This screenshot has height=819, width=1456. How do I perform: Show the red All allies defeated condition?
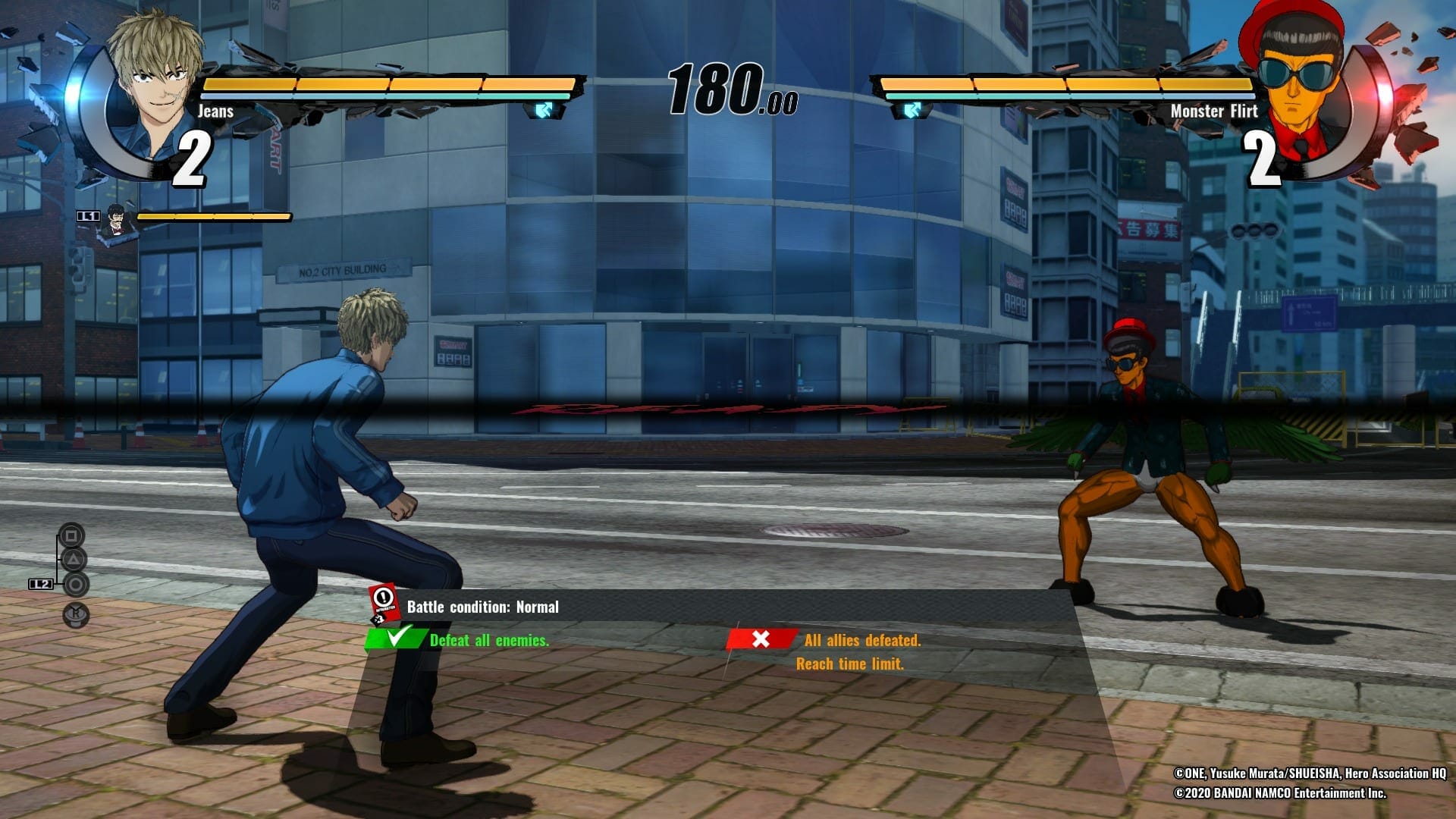coord(862,641)
